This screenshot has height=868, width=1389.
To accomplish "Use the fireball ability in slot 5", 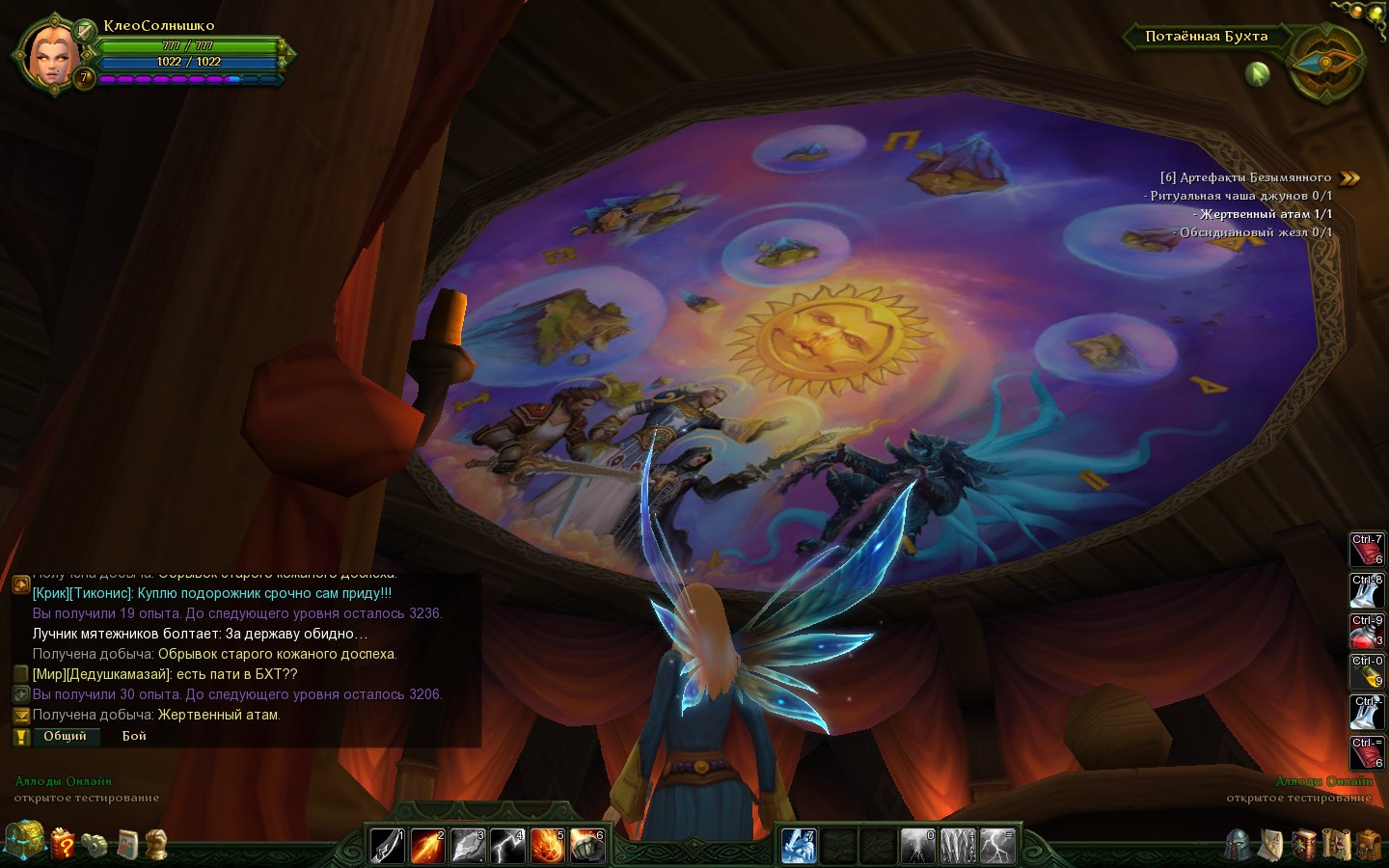I will pyautogui.click(x=547, y=846).
